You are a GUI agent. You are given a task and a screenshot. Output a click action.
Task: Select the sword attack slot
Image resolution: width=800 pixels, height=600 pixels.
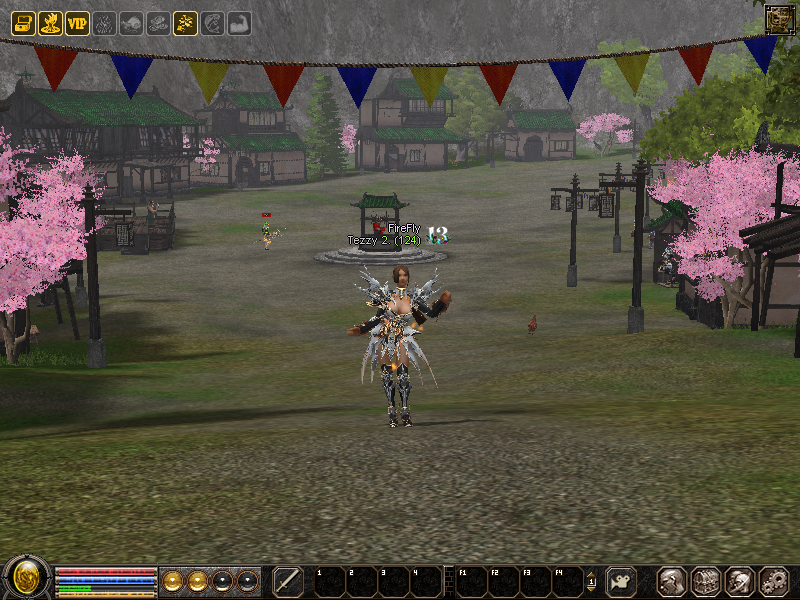(x=288, y=581)
